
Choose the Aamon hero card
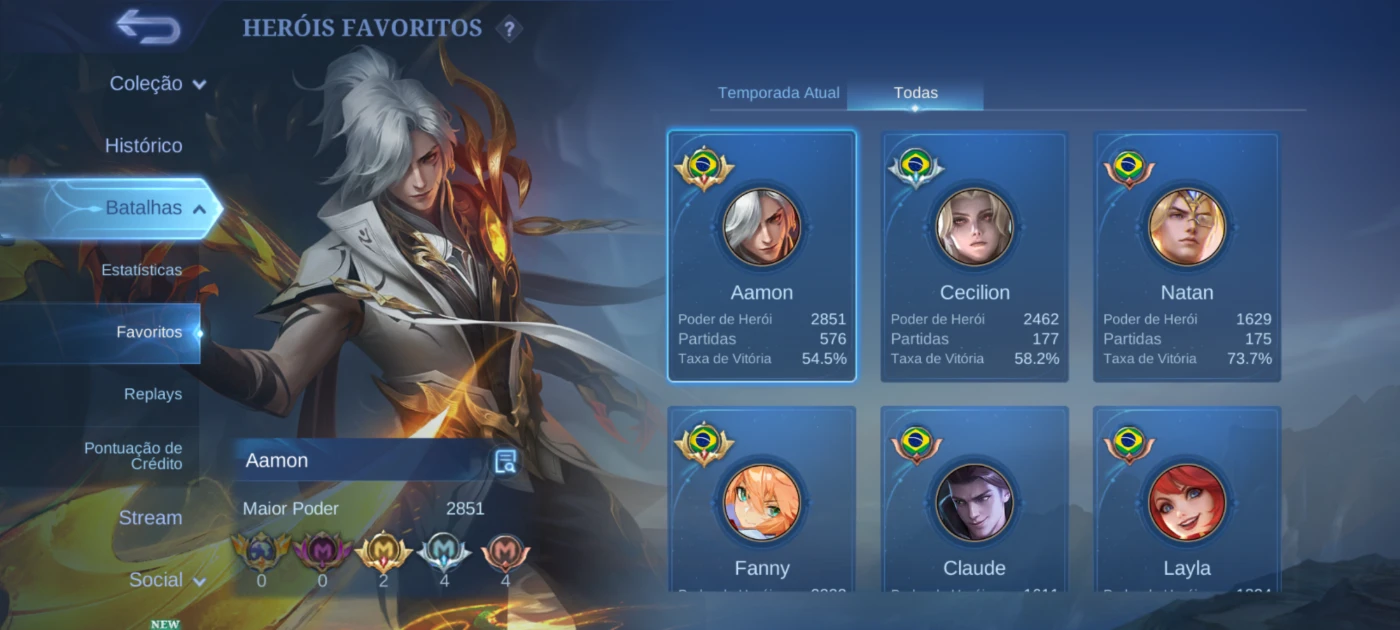point(762,256)
